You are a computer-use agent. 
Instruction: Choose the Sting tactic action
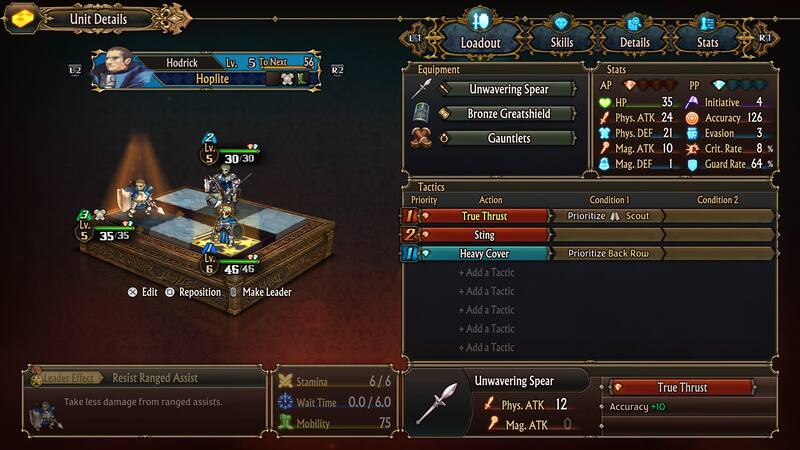485,235
